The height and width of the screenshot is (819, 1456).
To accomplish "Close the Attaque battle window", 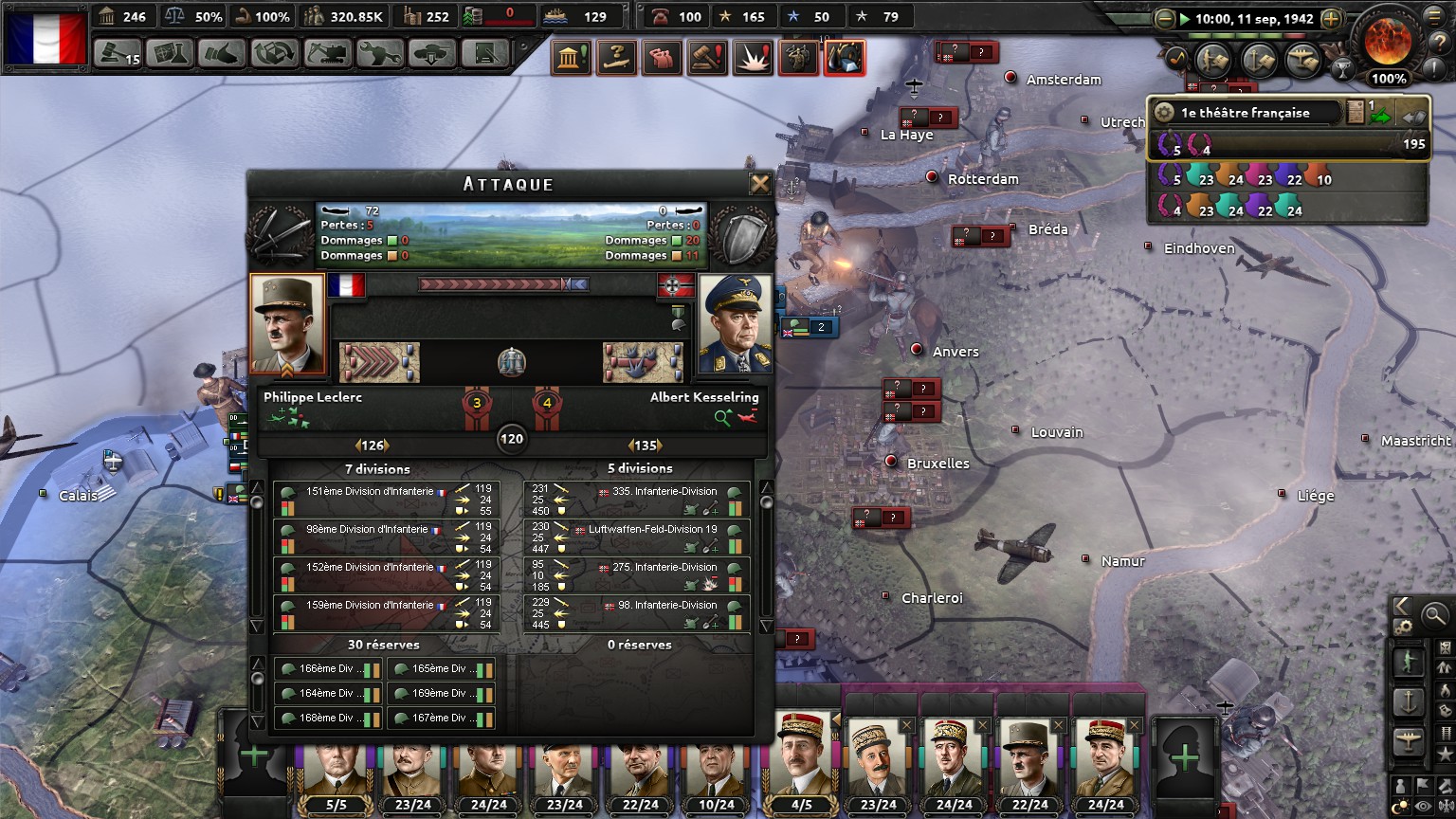I will coord(759,184).
